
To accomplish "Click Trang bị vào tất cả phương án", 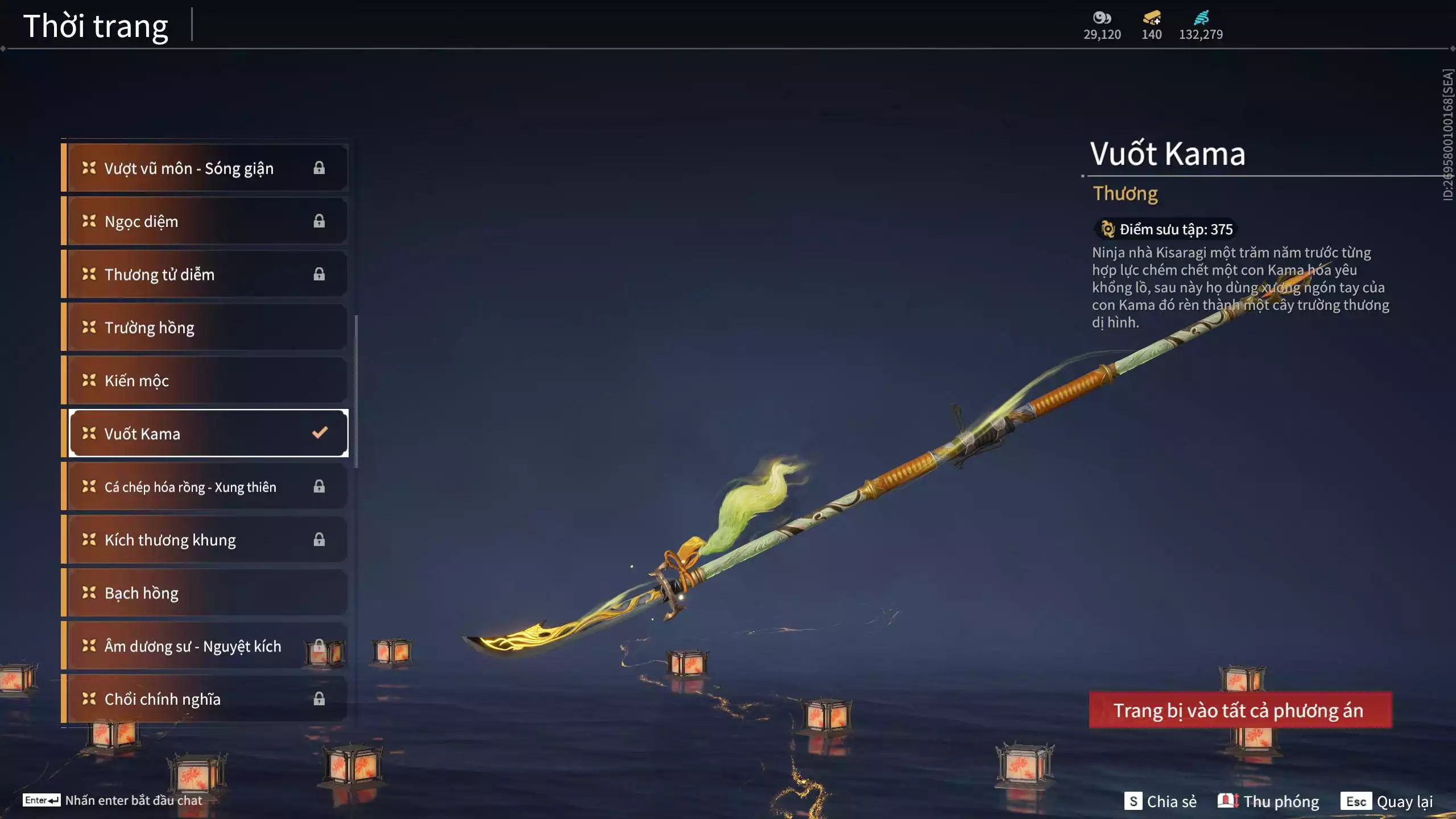I will tap(1240, 710).
